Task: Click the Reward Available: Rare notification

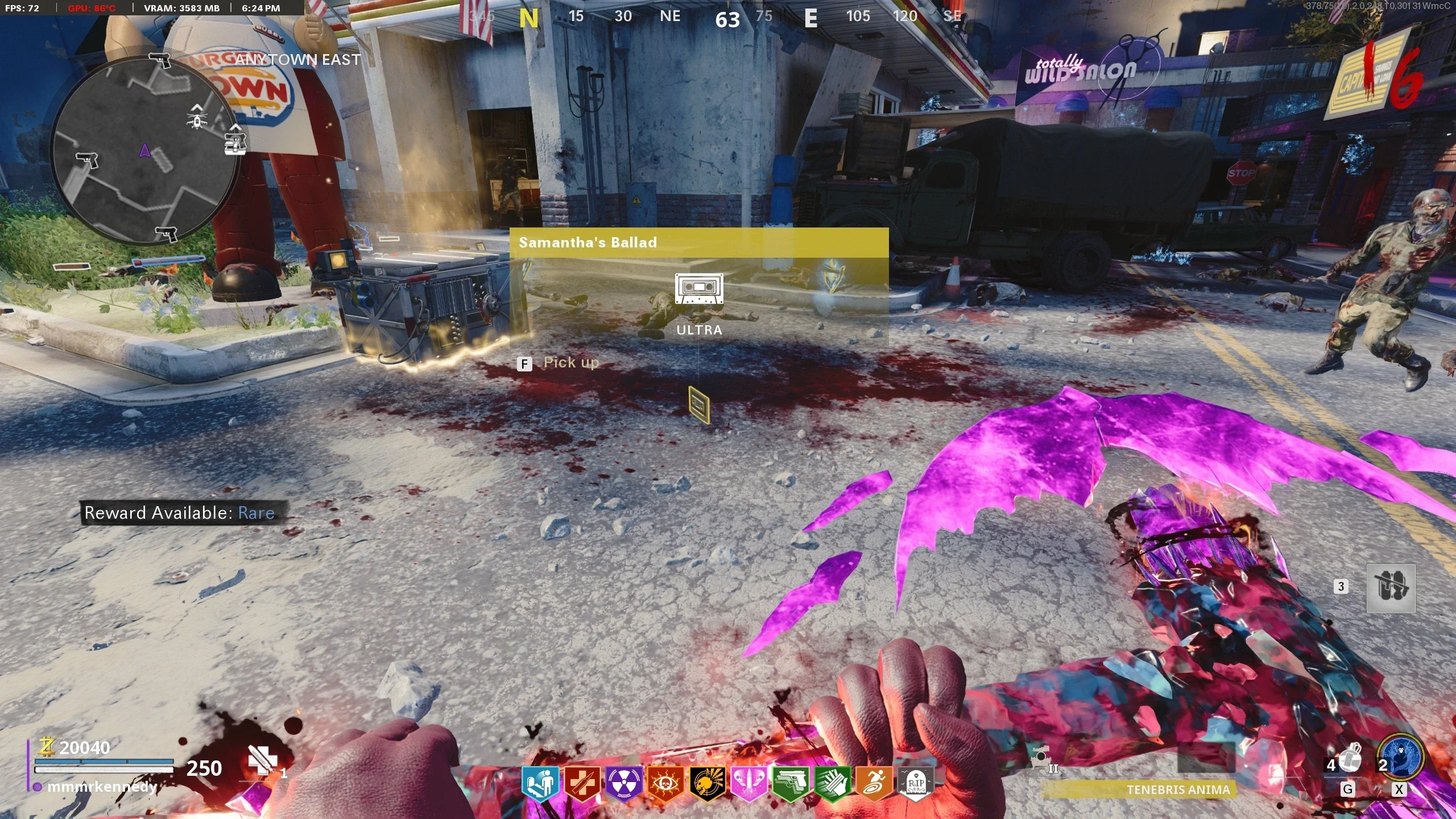Action: tap(180, 513)
